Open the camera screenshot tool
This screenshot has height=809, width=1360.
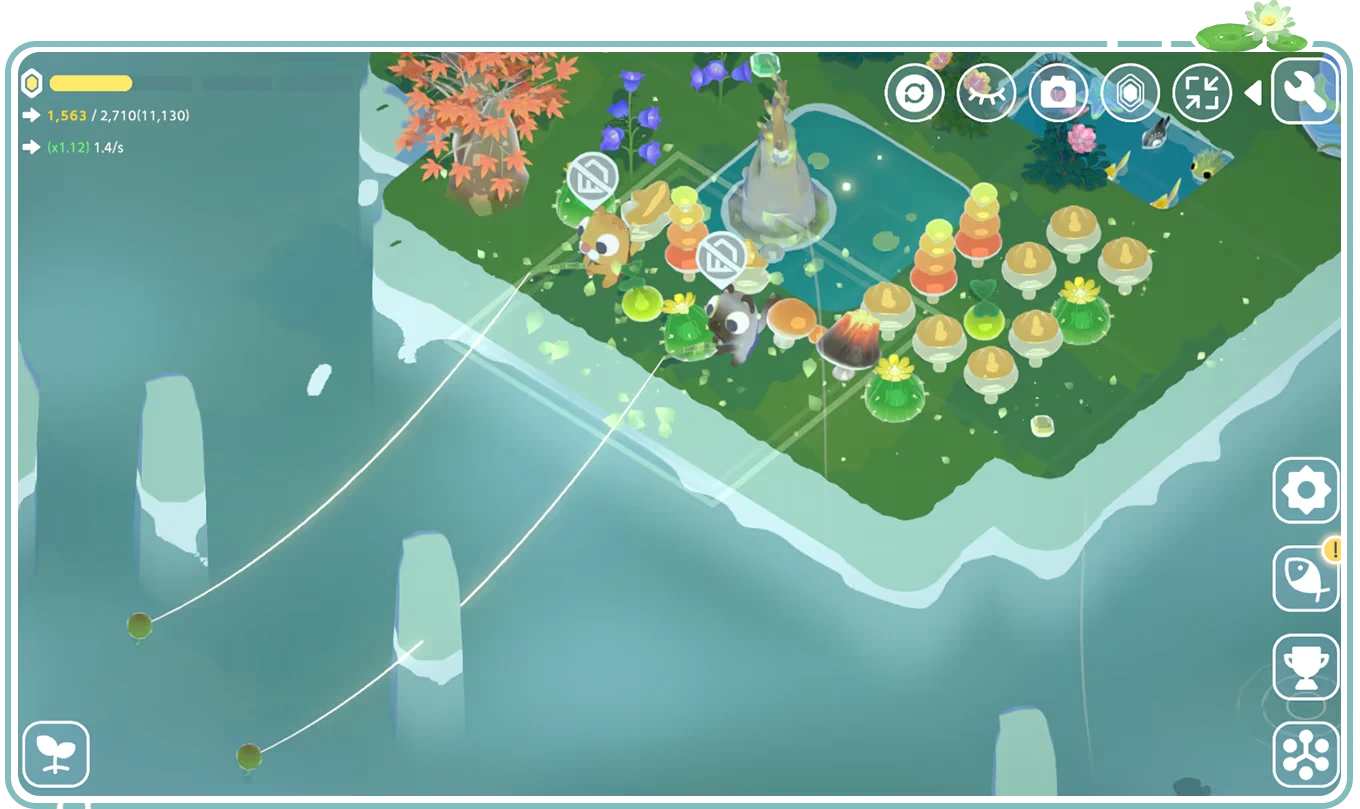click(x=1059, y=92)
